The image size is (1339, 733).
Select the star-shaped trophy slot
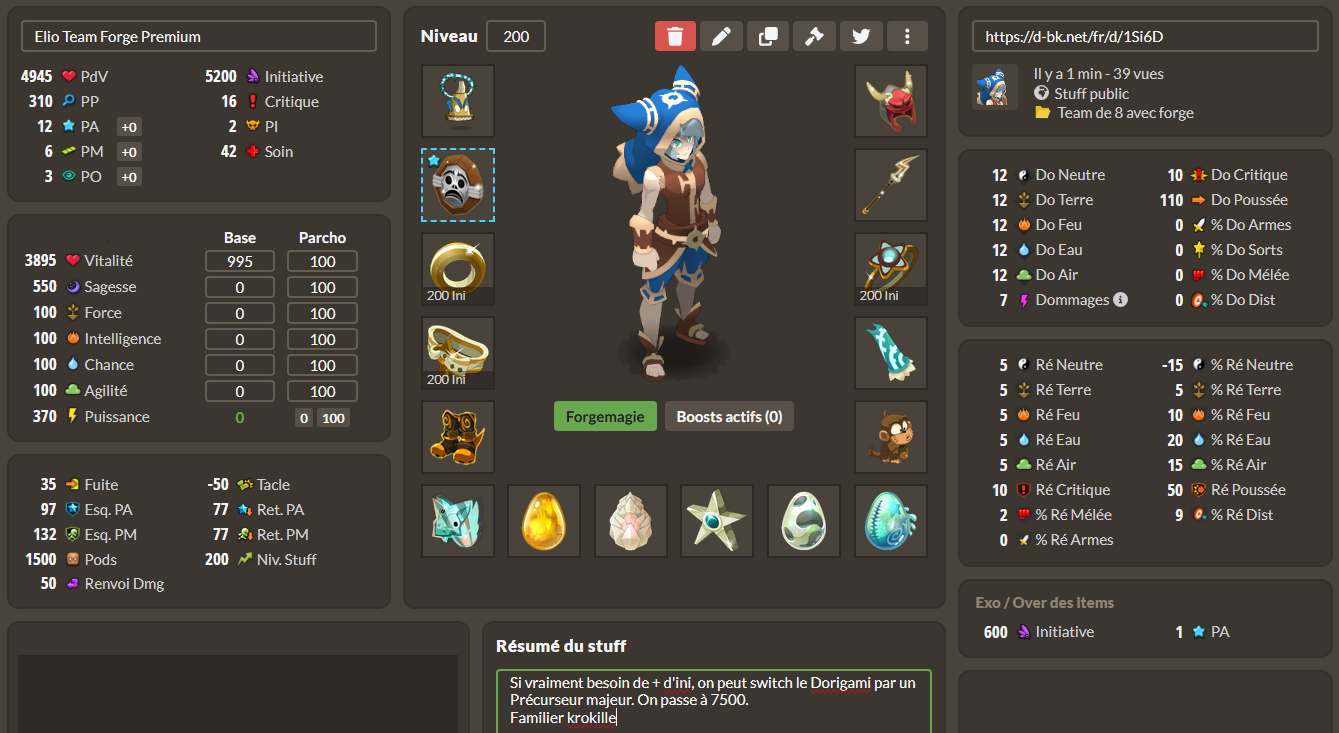[x=717, y=521]
